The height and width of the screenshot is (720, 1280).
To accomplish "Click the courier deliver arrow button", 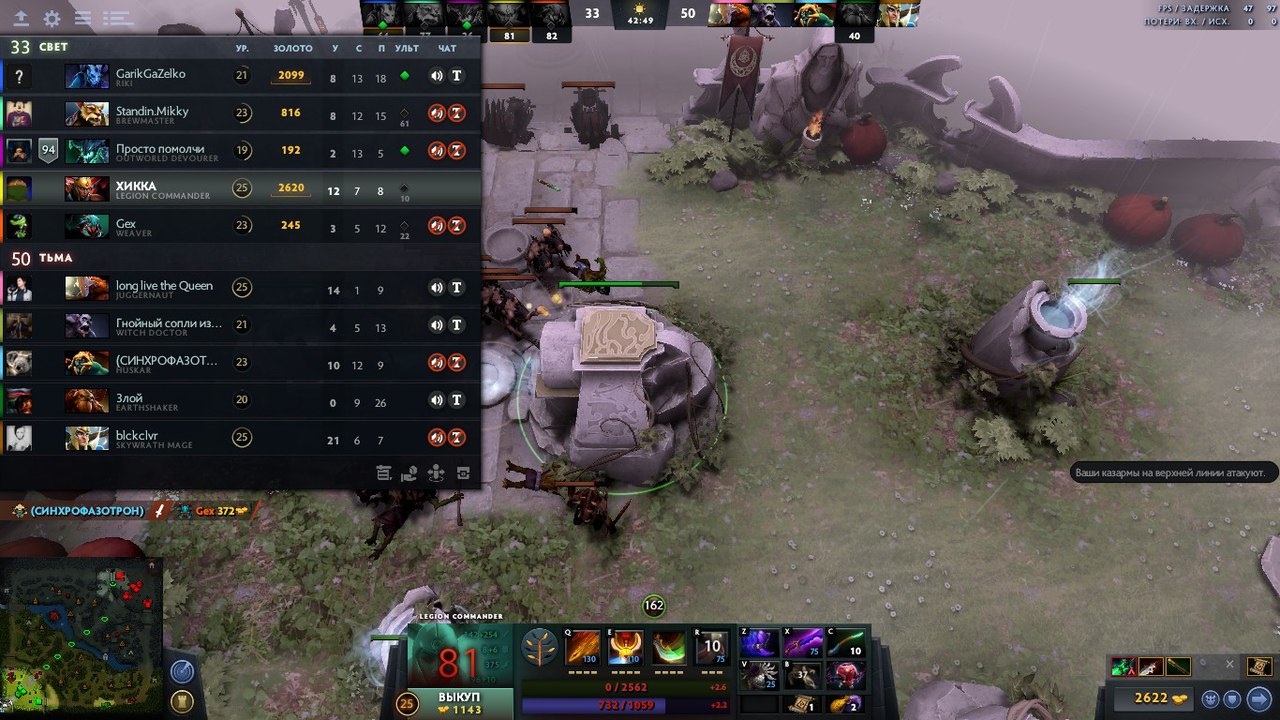I will tap(1258, 698).
